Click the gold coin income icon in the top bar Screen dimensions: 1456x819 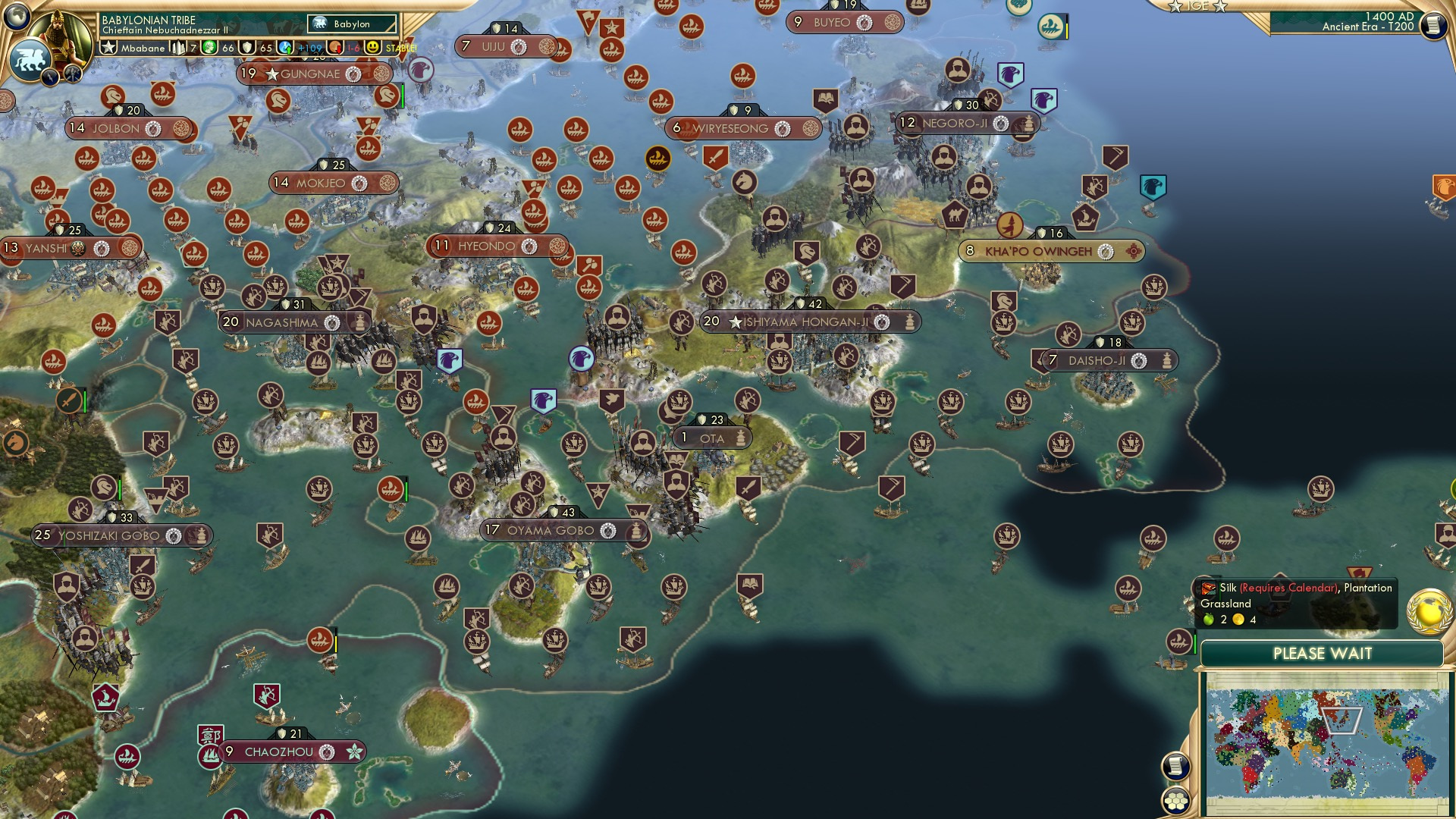pos(334,49)
